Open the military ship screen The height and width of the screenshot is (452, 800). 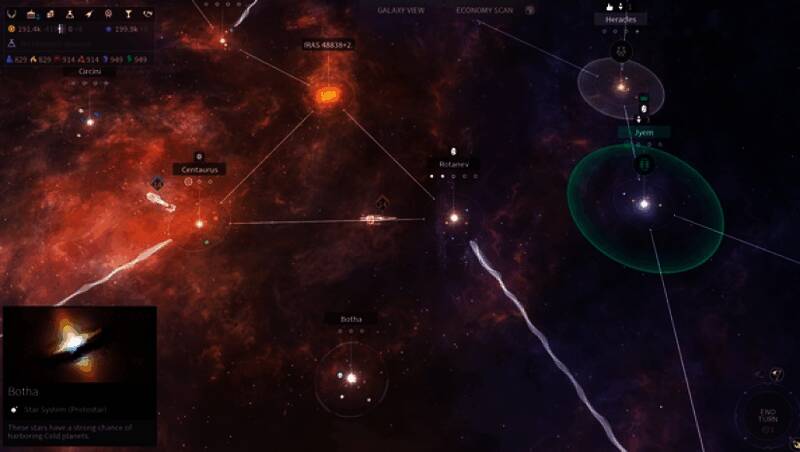89,14
